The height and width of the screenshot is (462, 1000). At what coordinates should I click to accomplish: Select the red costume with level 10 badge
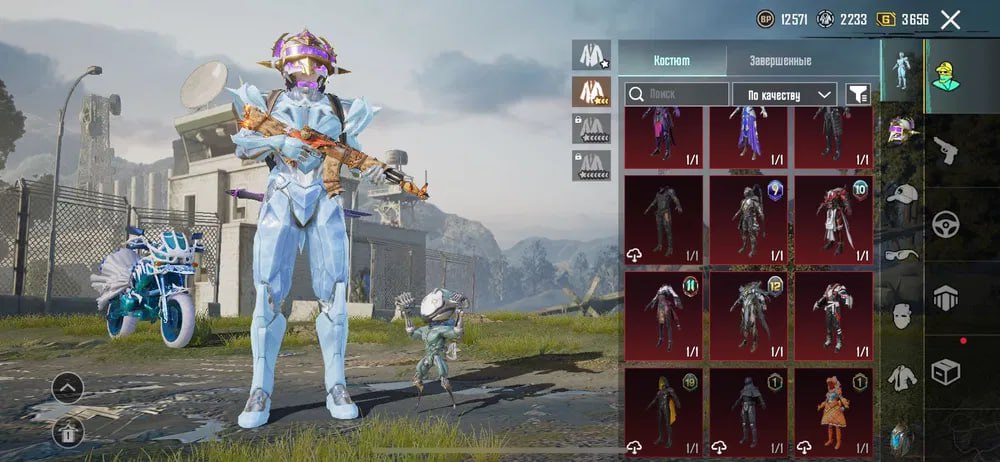coord(834,217)
